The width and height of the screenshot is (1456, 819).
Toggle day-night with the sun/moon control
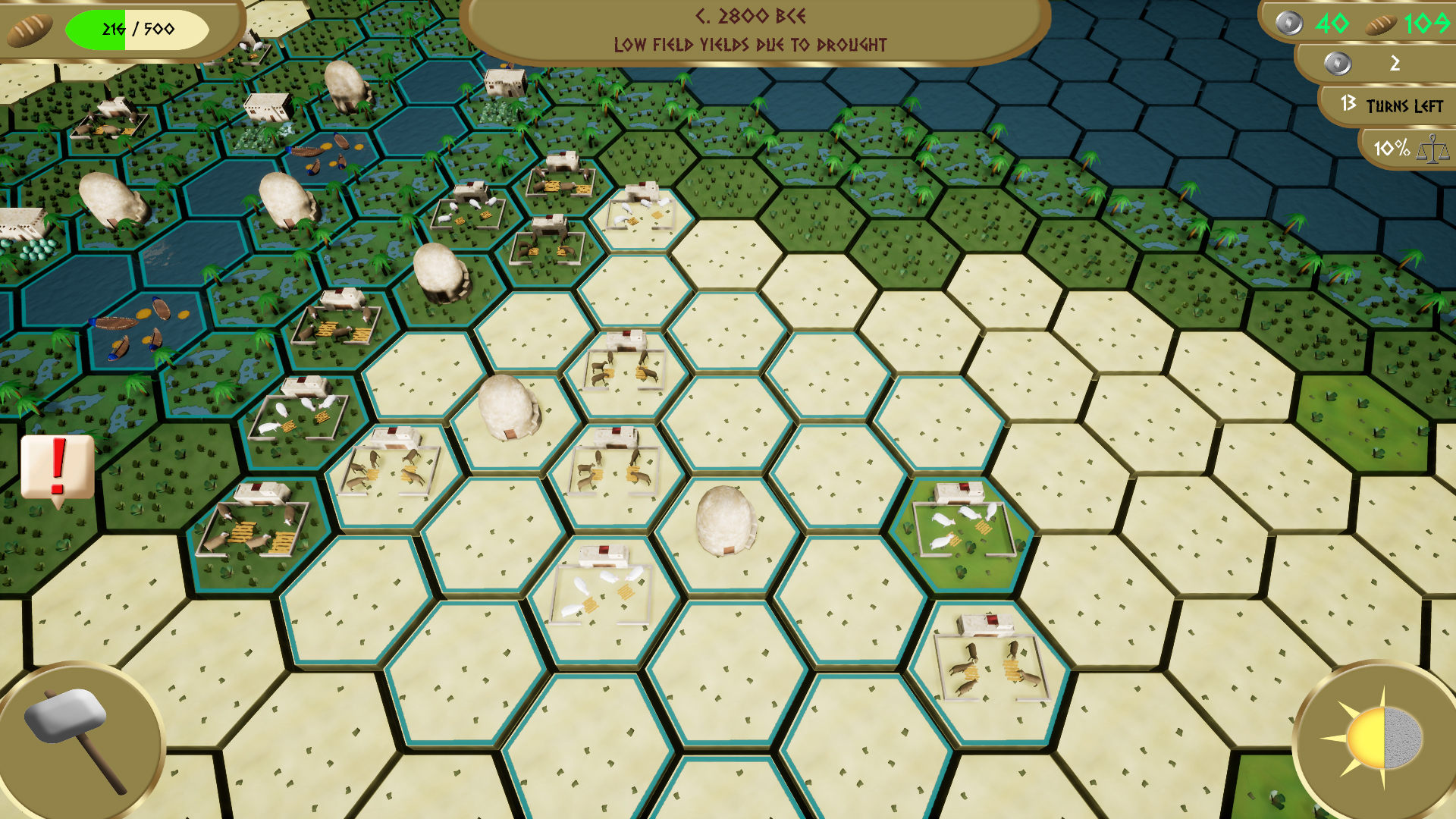point(1373,736)
